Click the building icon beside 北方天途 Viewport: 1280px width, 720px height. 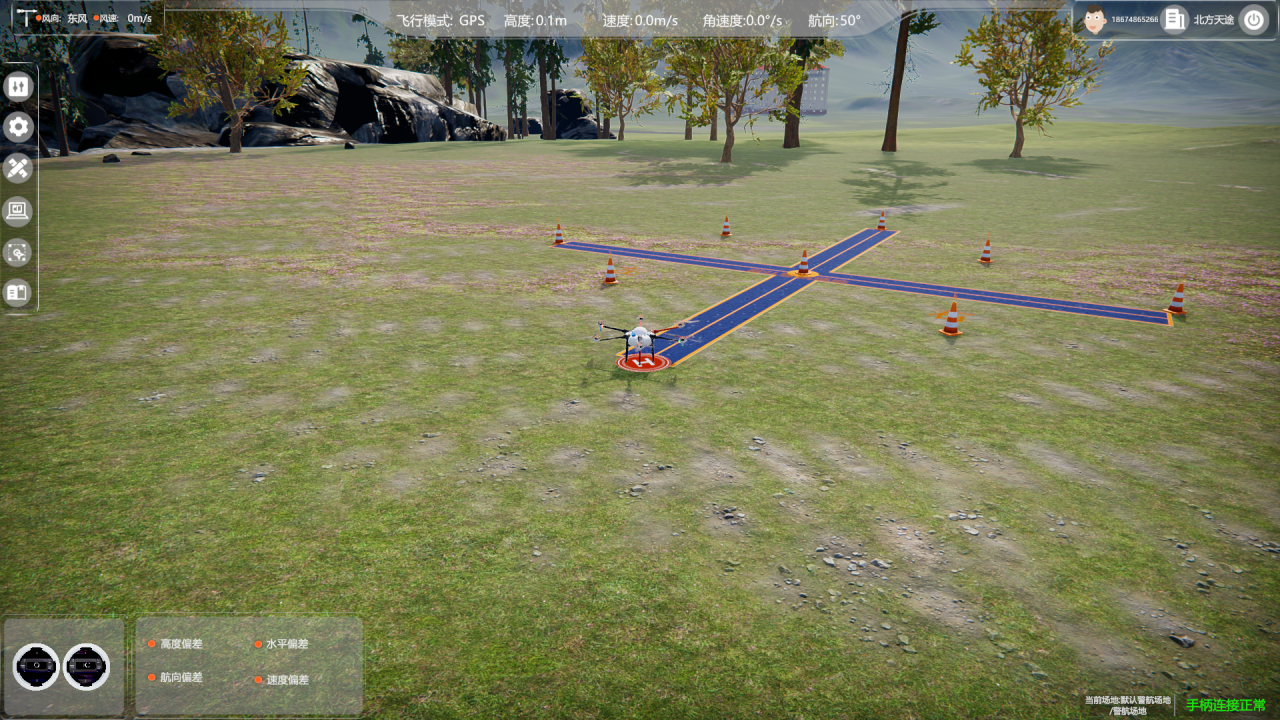(1175, 19)
